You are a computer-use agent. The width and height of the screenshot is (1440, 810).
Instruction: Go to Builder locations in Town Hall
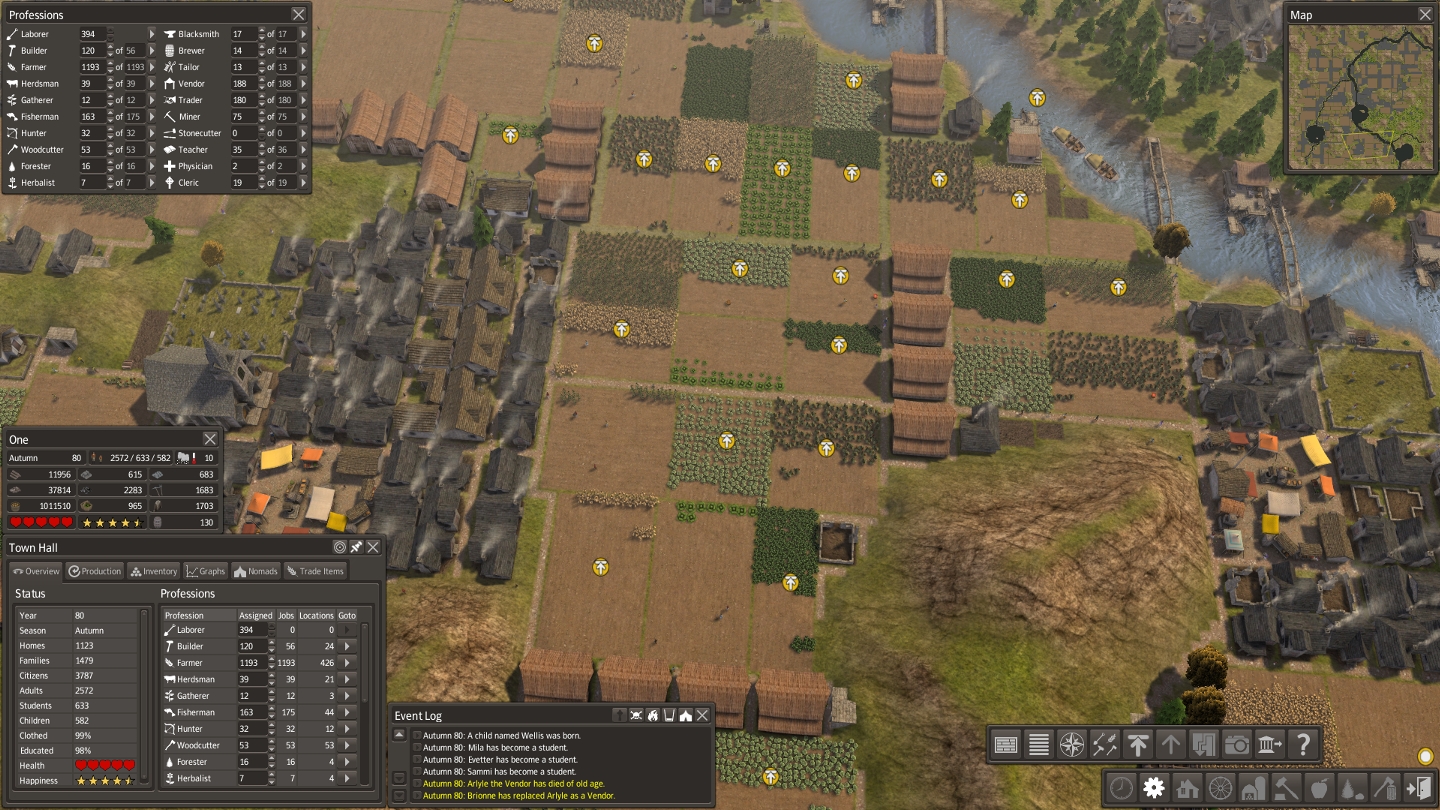click(x=347, y=647)
